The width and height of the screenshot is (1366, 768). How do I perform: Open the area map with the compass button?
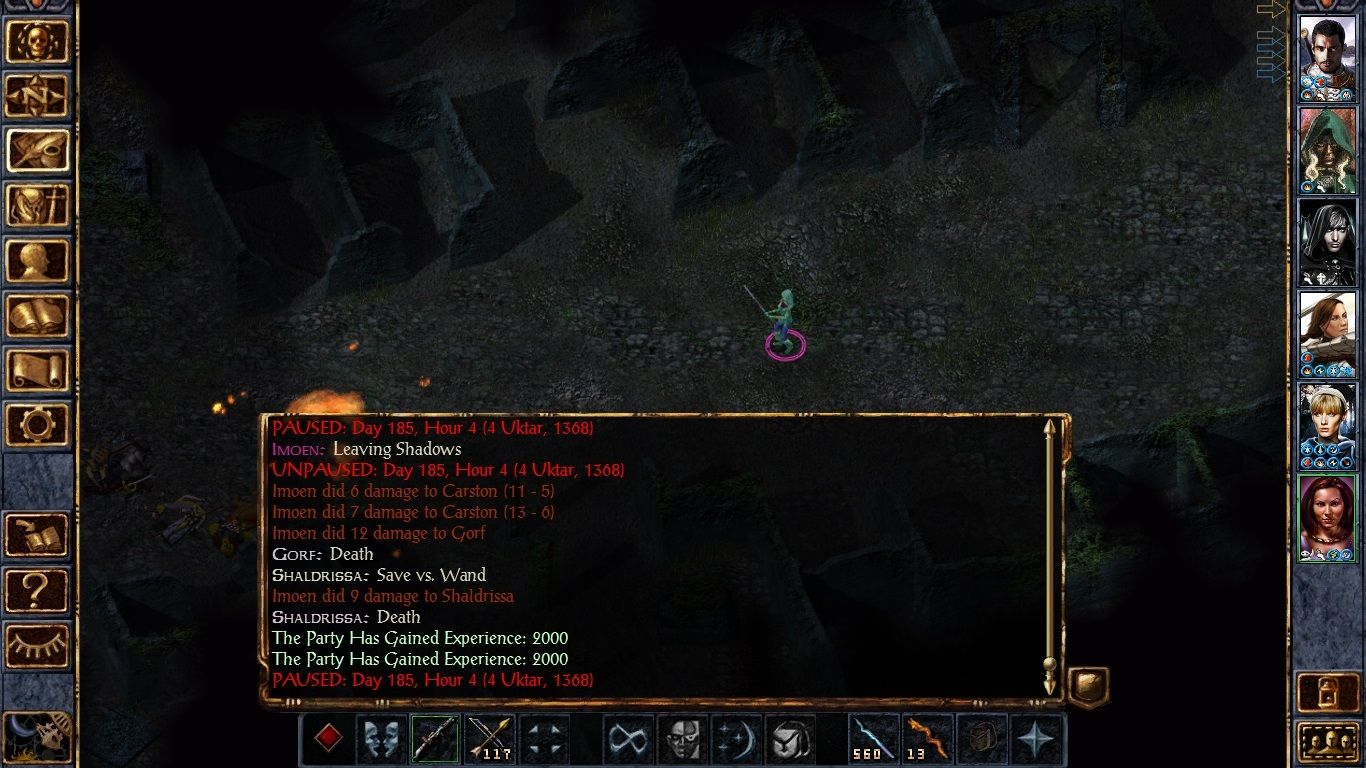38,96
